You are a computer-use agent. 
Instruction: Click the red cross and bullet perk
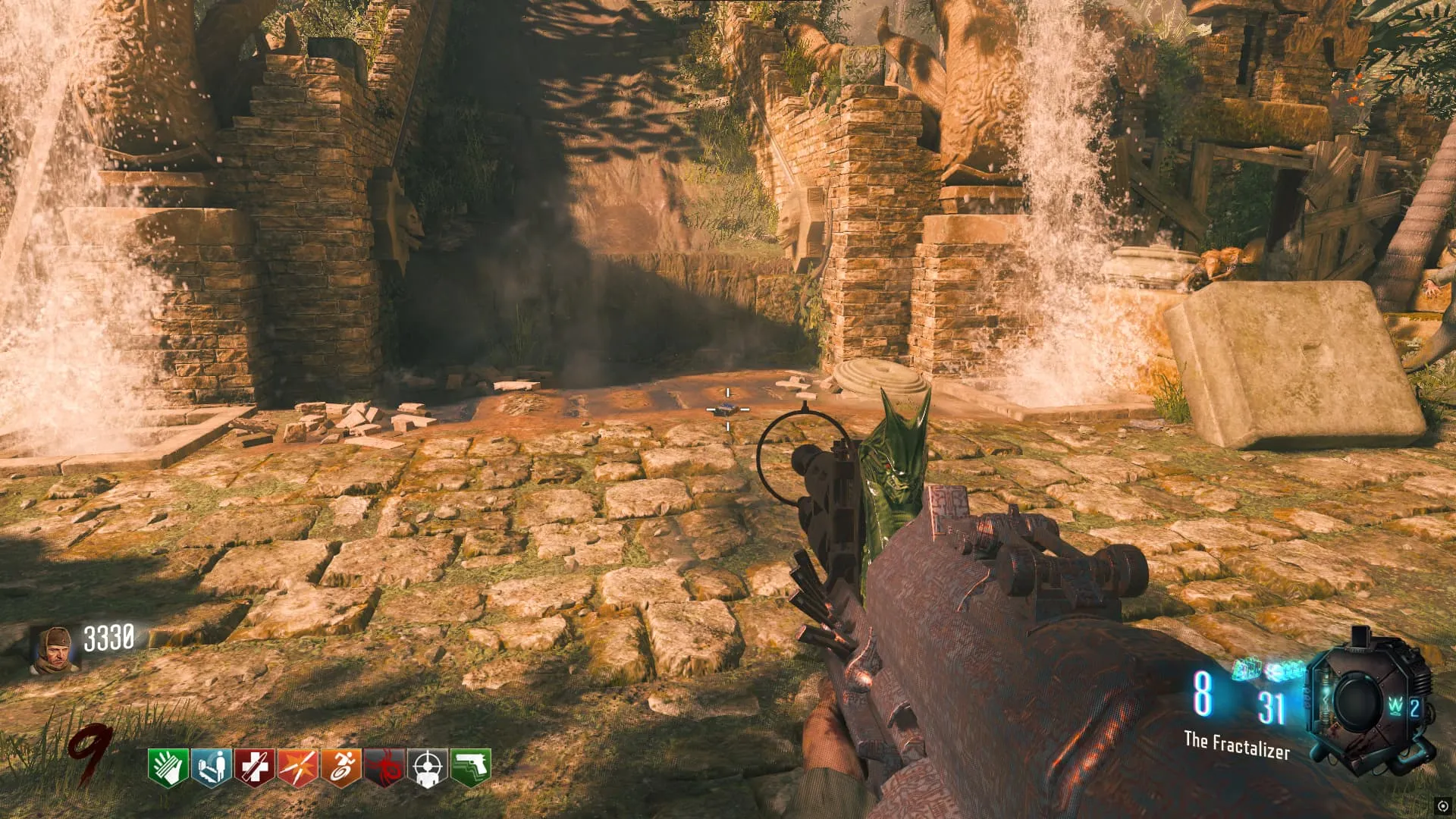point(254,767)
